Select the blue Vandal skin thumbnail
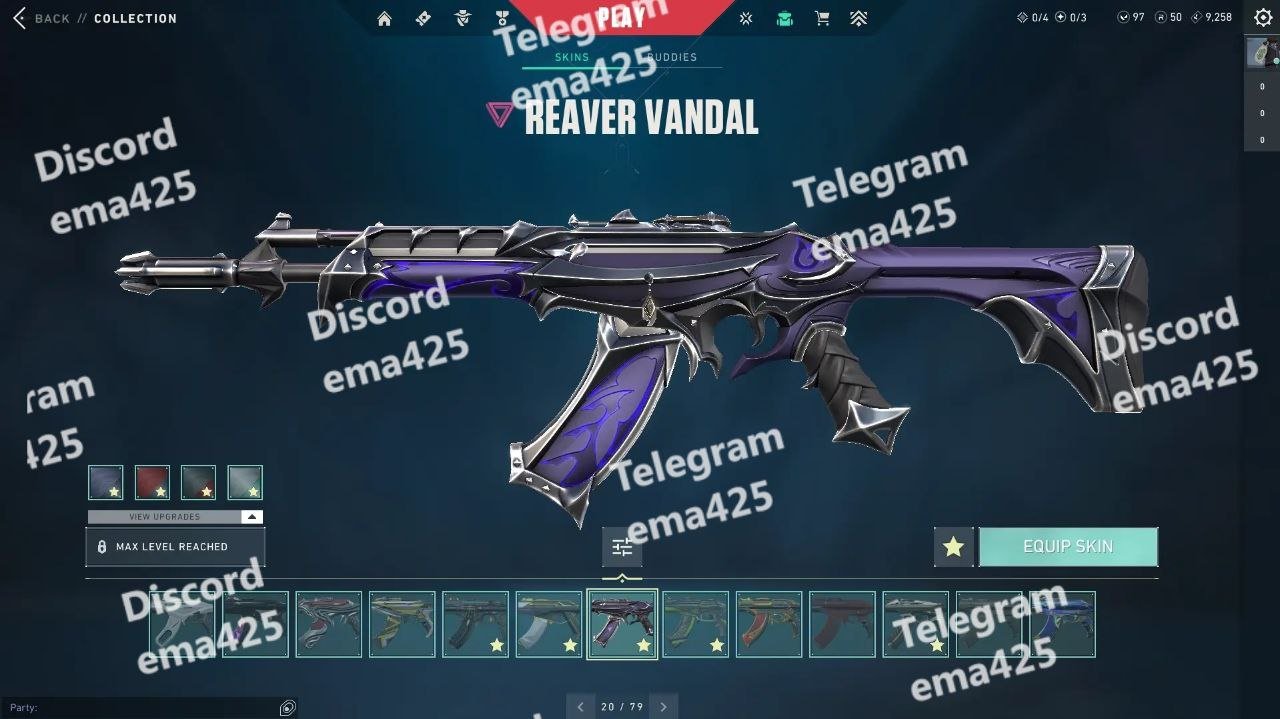Screen dimensions: 1280x719 click(x=1062, y=624)
